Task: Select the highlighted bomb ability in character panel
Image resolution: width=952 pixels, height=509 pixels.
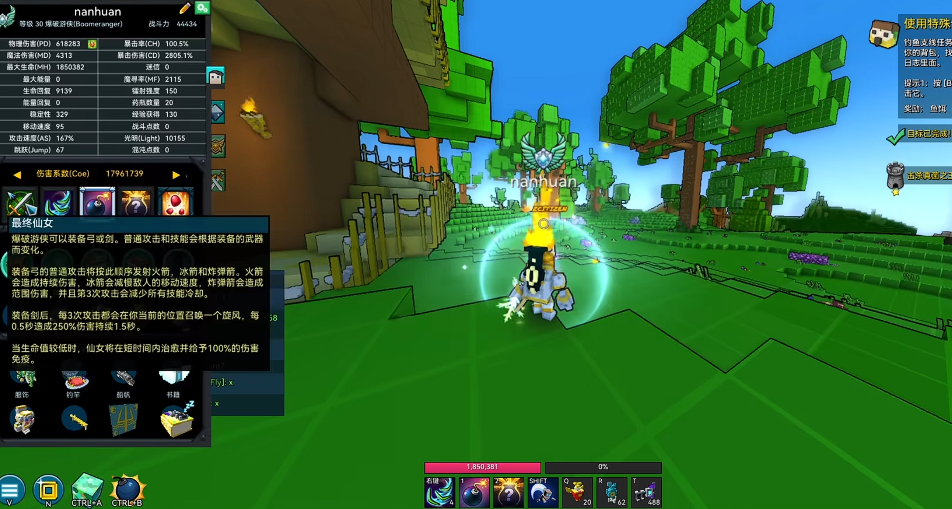Action: pyautogui.click(x=97, y=203)
